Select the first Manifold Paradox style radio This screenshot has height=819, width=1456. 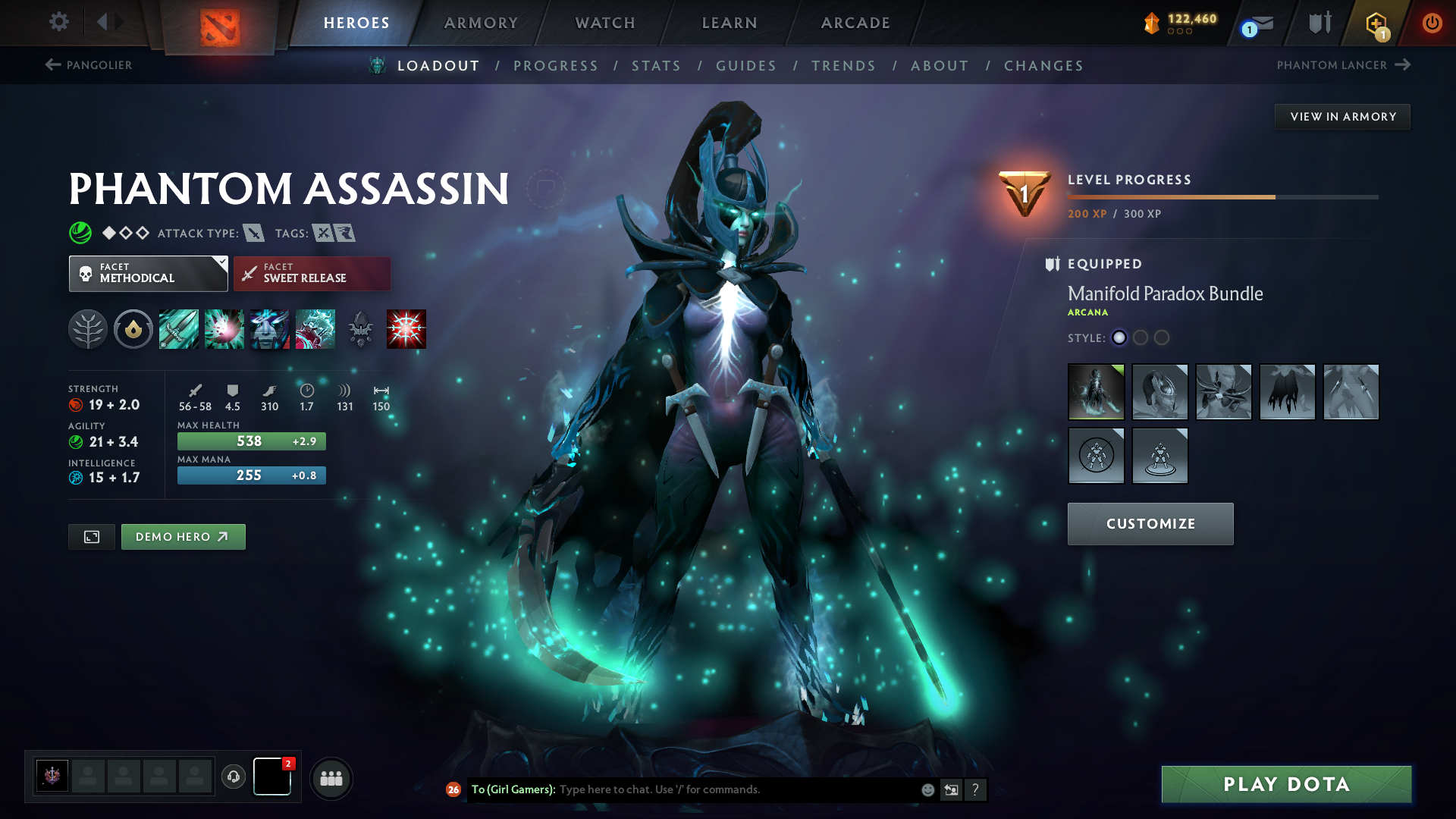click(1119, 338)
